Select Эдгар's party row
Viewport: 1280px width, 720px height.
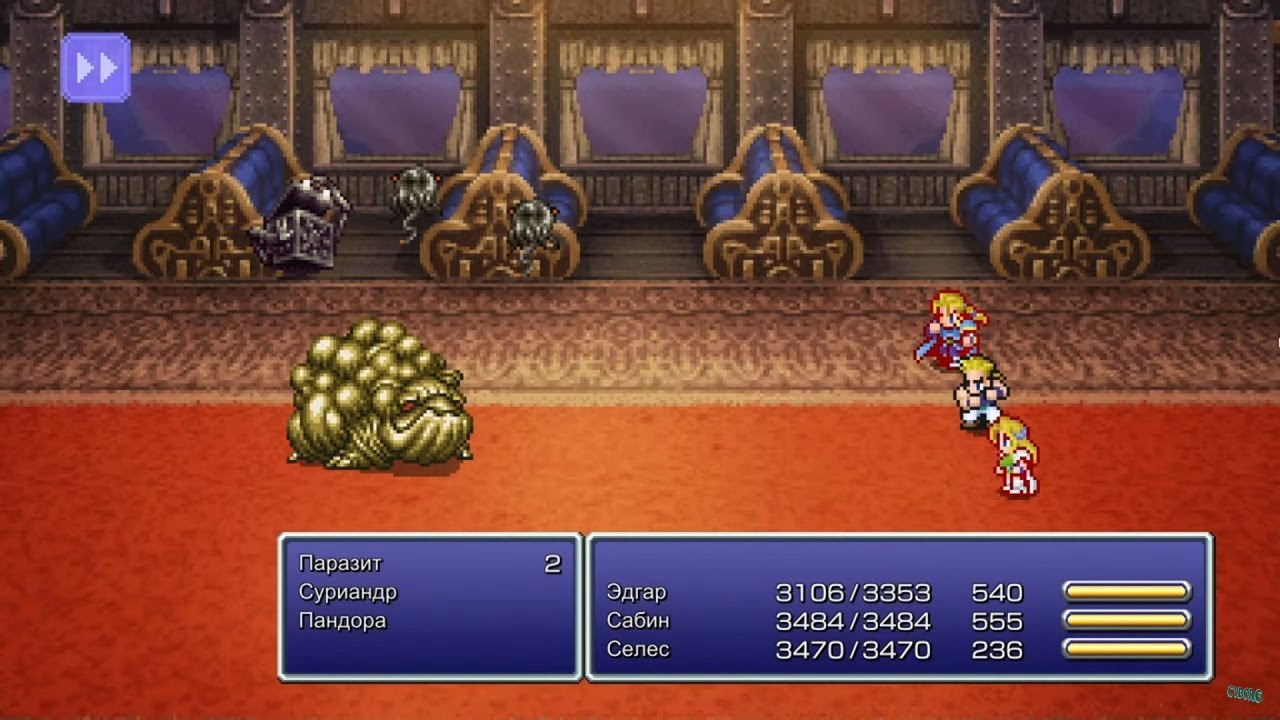pyautogui.click(x=636, y=592)
